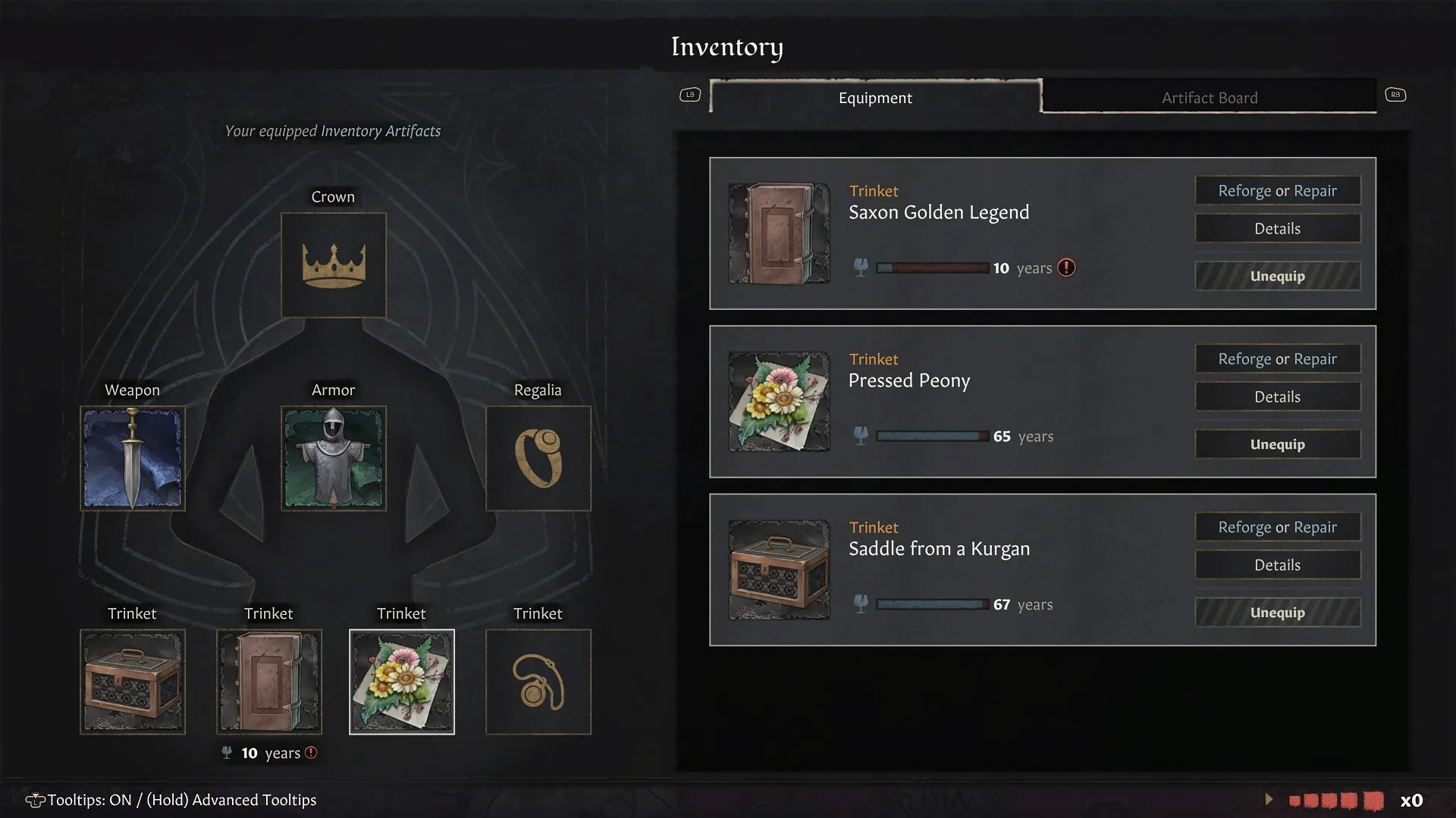Unequip the Saxon Golden Legend trinket

[1277, 276]
